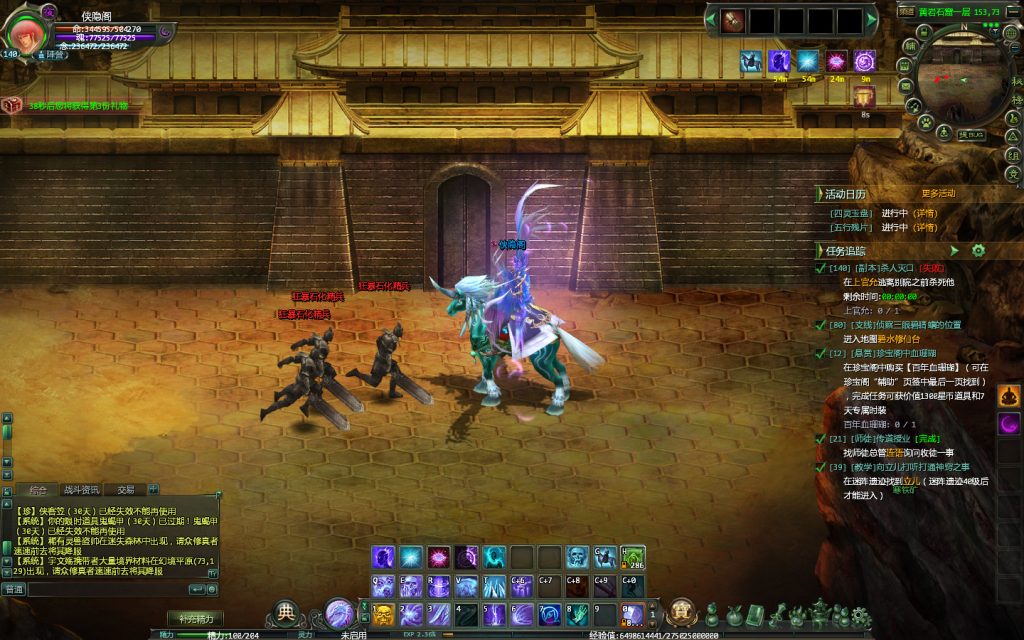Activate the golden skull skill in slot 1
Screen dimensions: 1024x640
384,612
